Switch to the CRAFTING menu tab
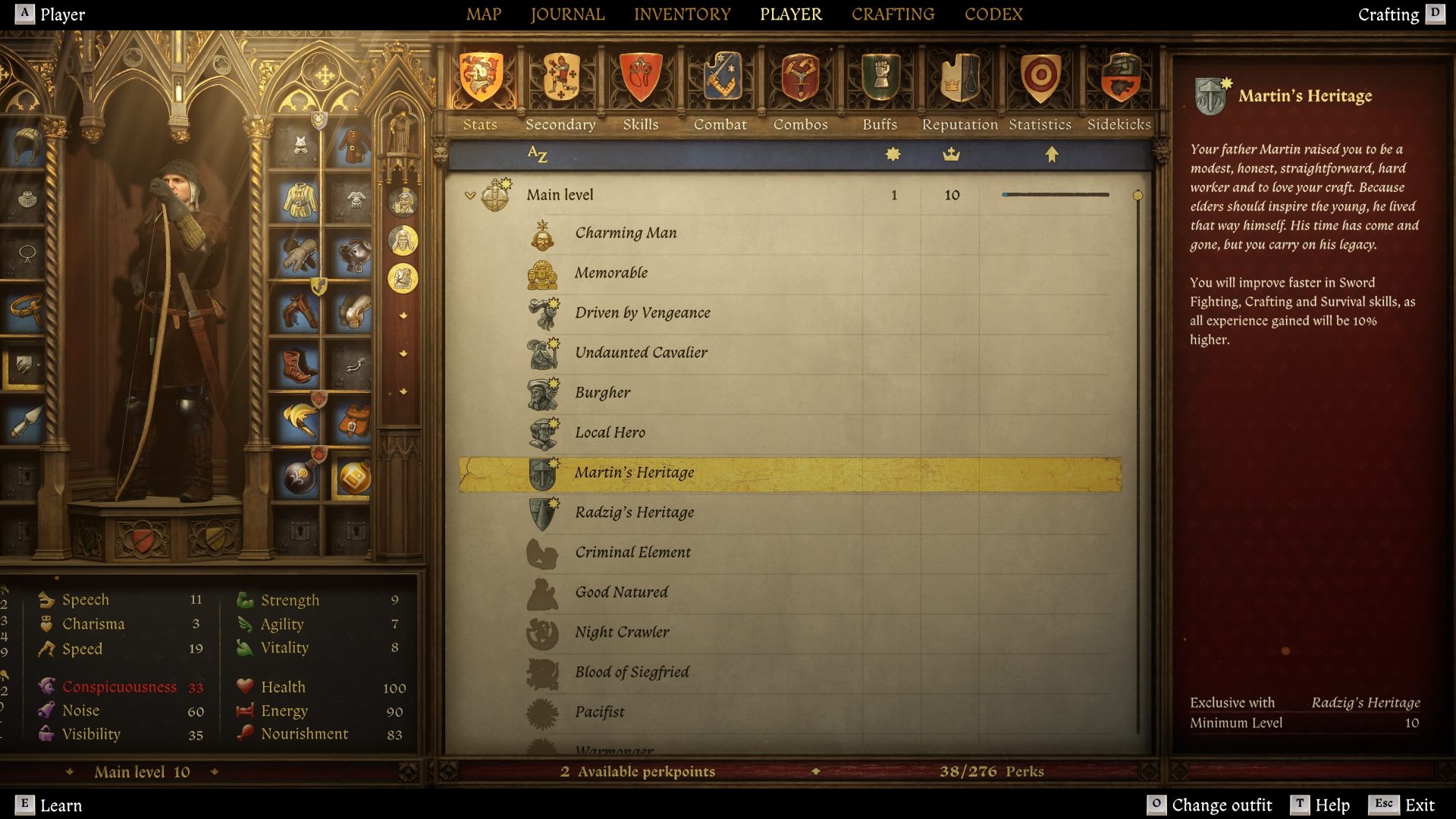The width and height of the screenshot is (1456, 819). [x=893, y=14]
